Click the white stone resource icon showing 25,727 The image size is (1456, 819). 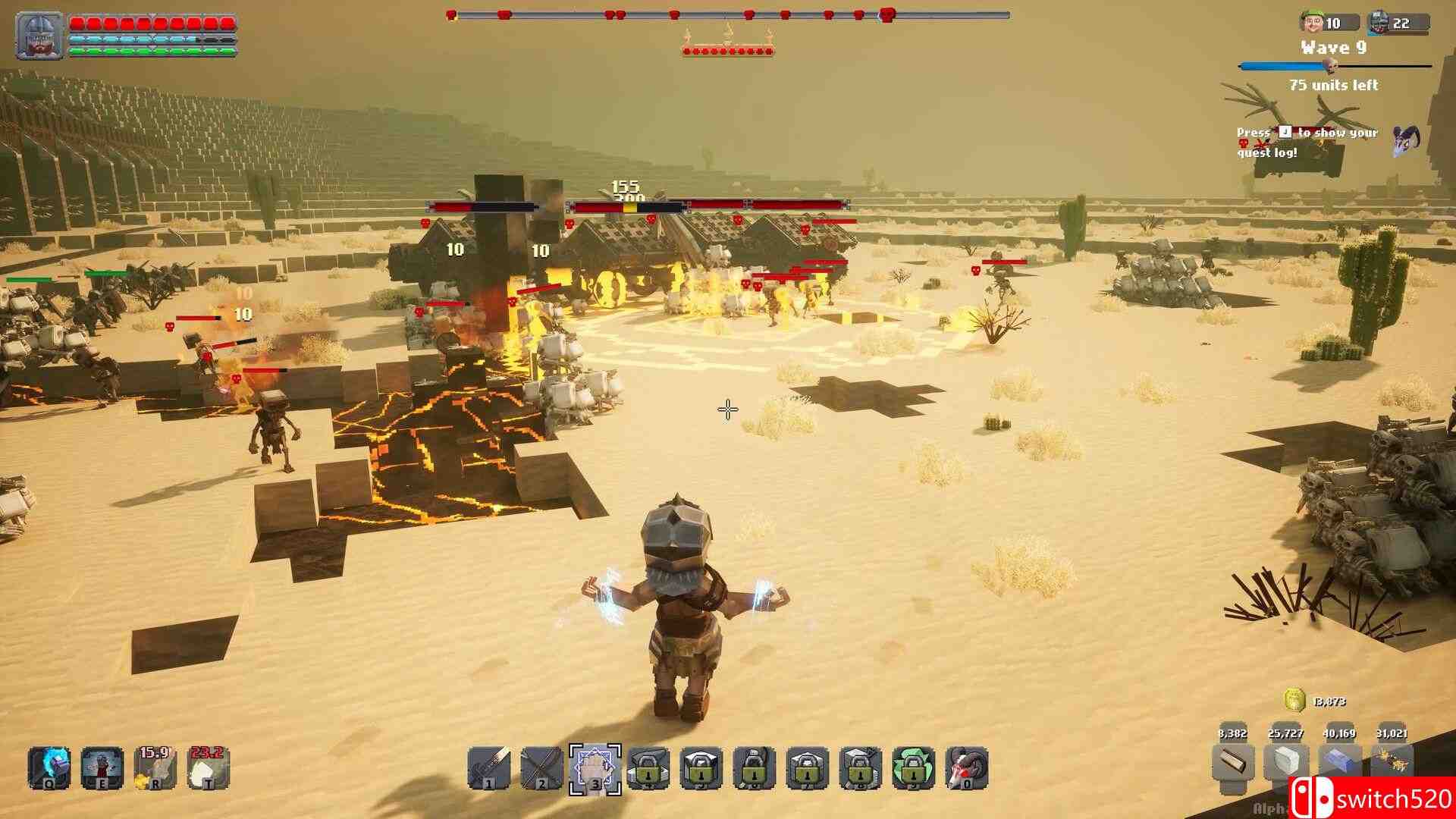1287,760
